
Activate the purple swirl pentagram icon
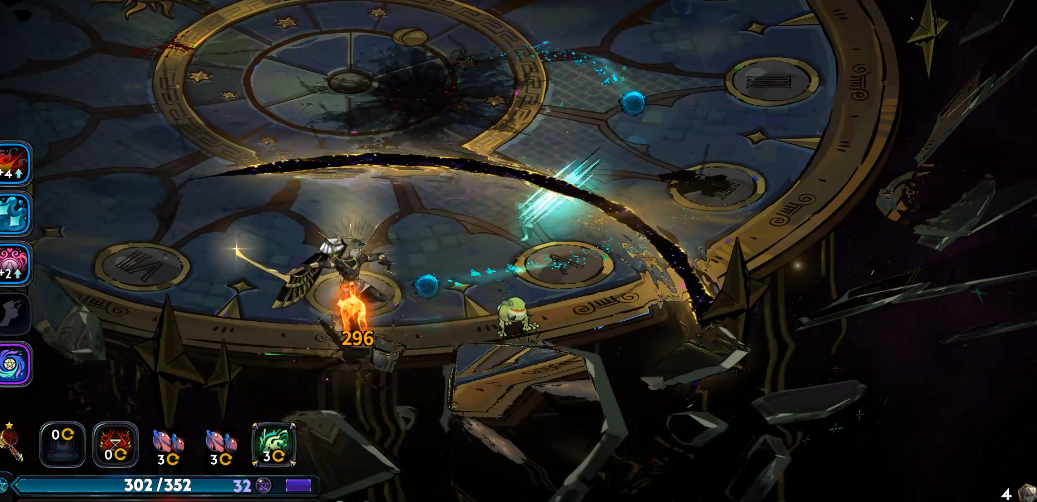click(x=14, y=364)
